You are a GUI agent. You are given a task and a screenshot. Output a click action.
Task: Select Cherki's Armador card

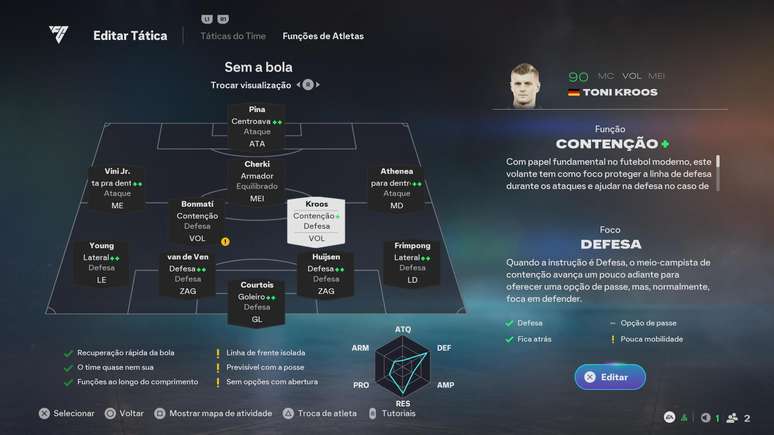coord(257,181)
